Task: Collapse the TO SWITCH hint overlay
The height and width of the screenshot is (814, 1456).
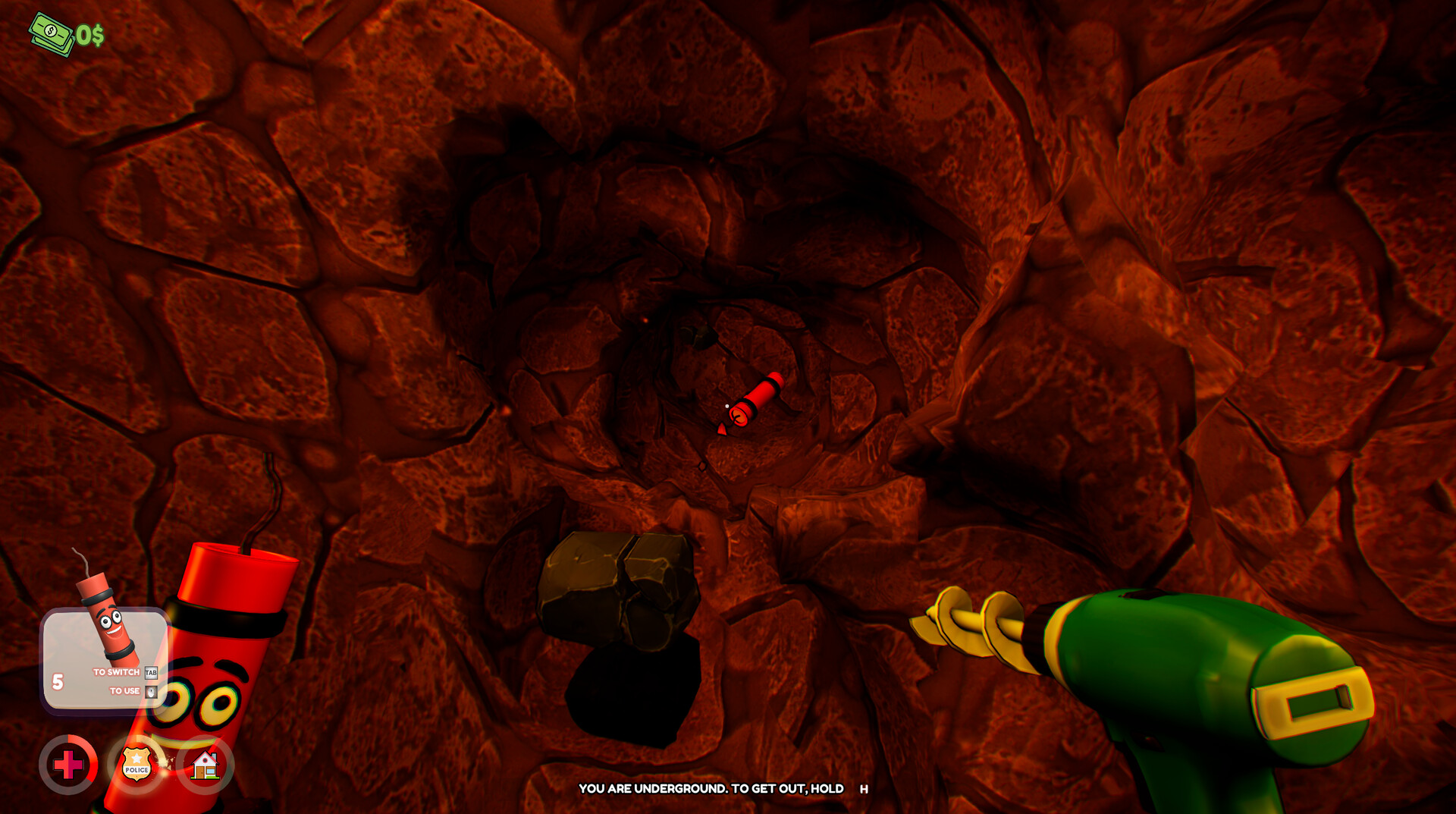Action: coord(115,672)
